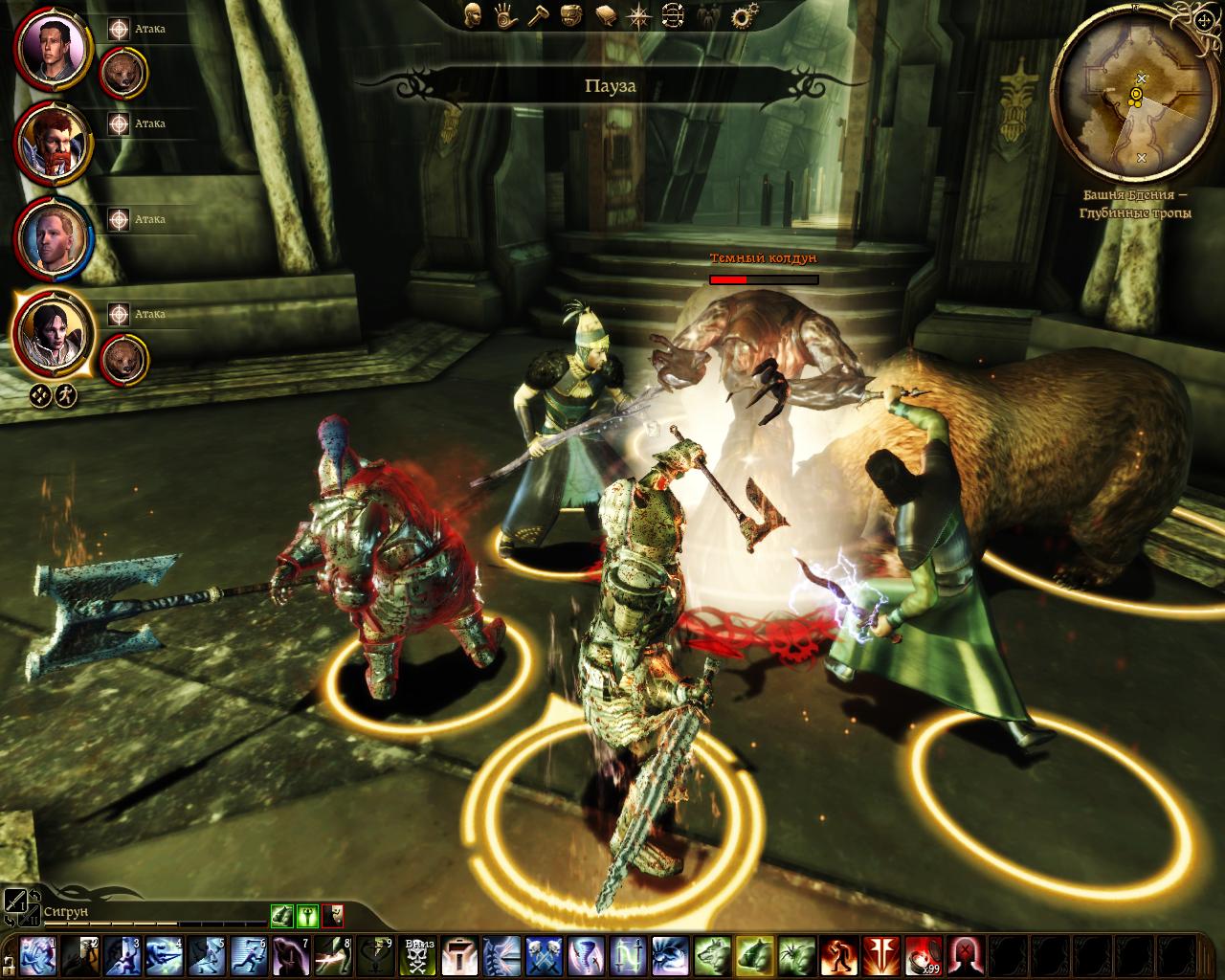Activate the ability in quickslot 1

click(x=36, y=954)
